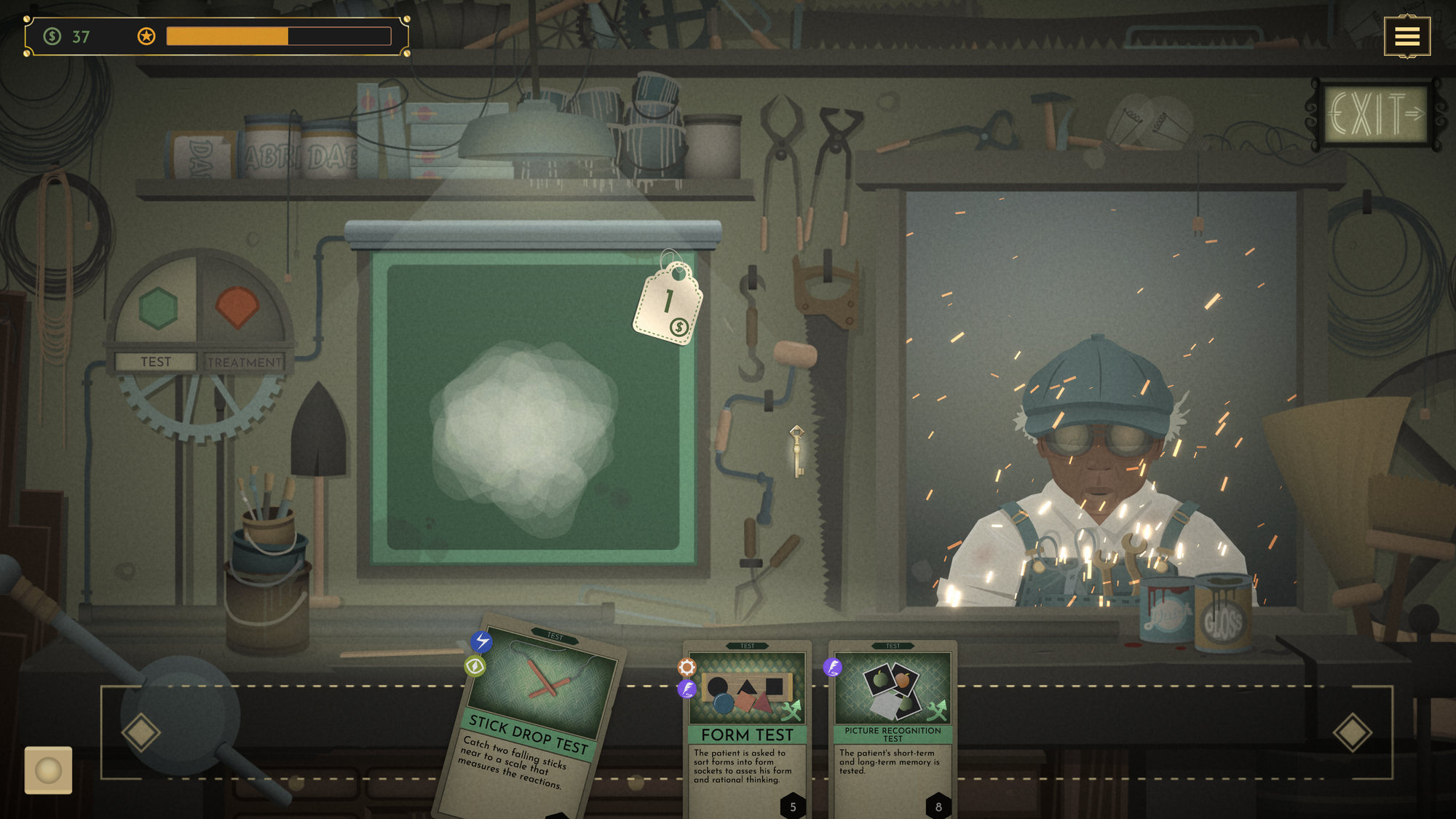Switch to the Test category
The image size is (1456, 819).
point(156,362)
